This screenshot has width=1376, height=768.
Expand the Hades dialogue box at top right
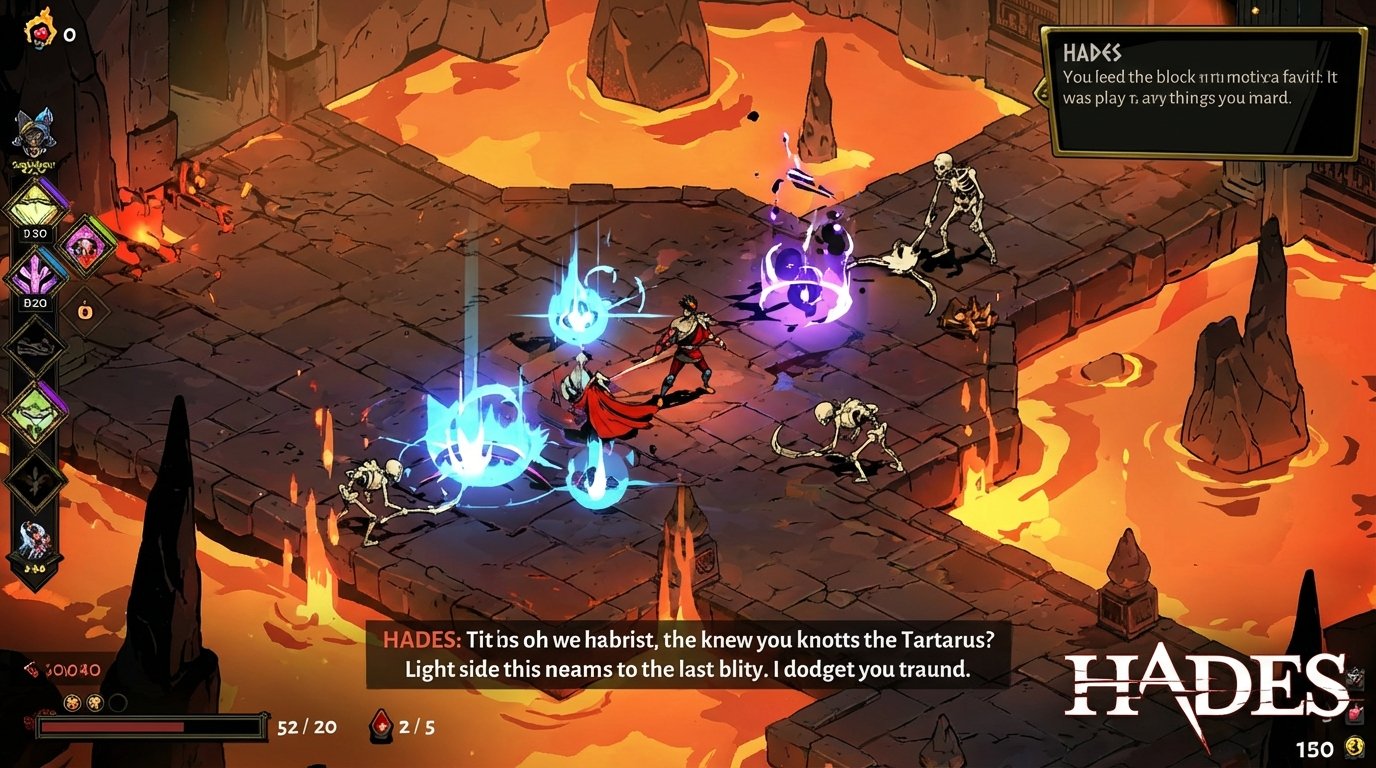point(1200,90)
